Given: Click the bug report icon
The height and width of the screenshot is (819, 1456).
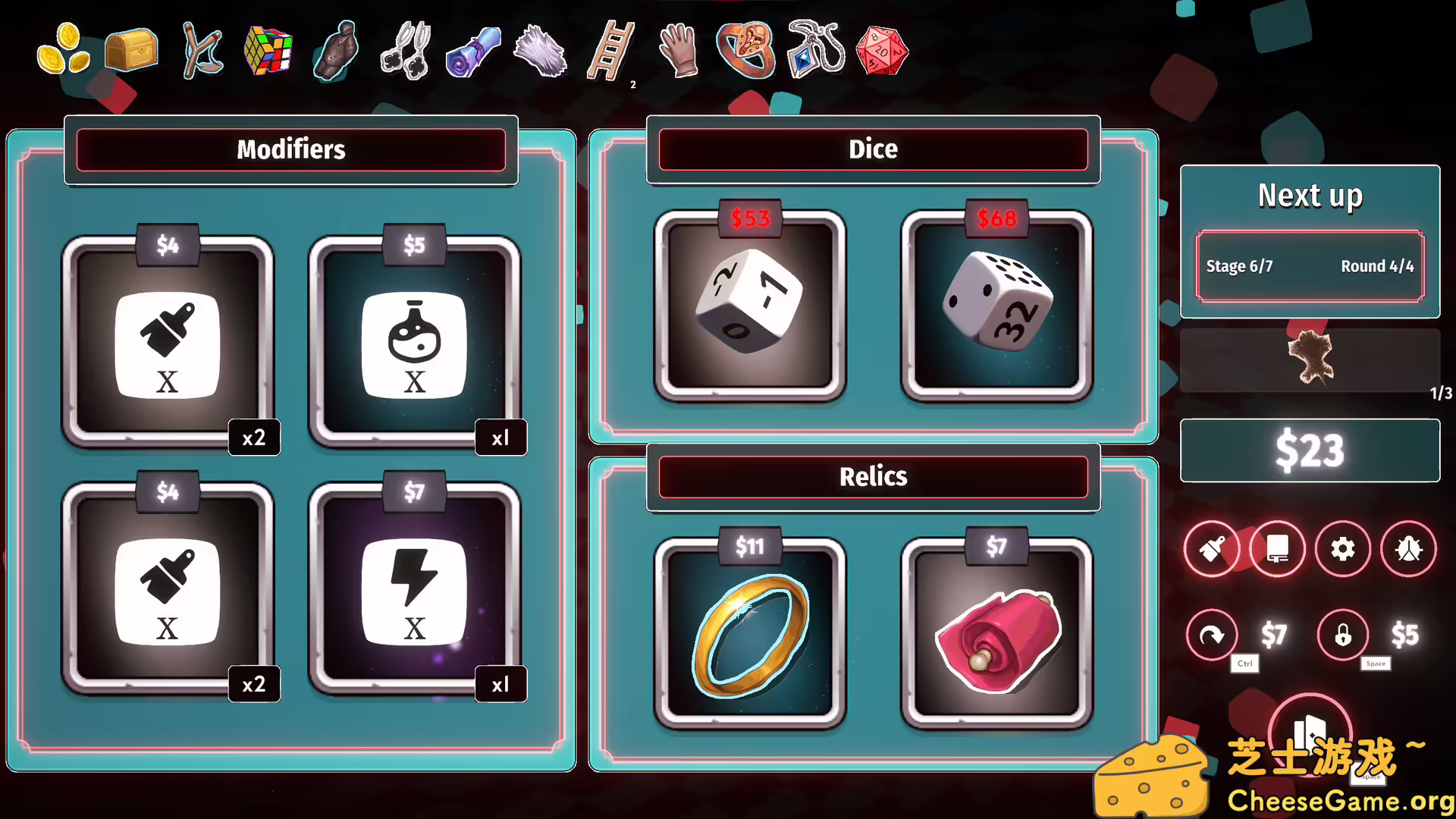Looking at the screenshot, I should (x=1407, y=549).
